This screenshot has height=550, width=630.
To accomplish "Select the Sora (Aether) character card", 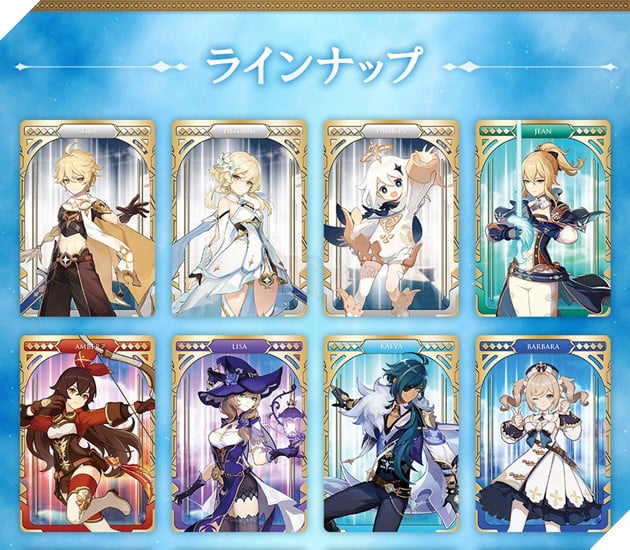I will coord(87,220).
